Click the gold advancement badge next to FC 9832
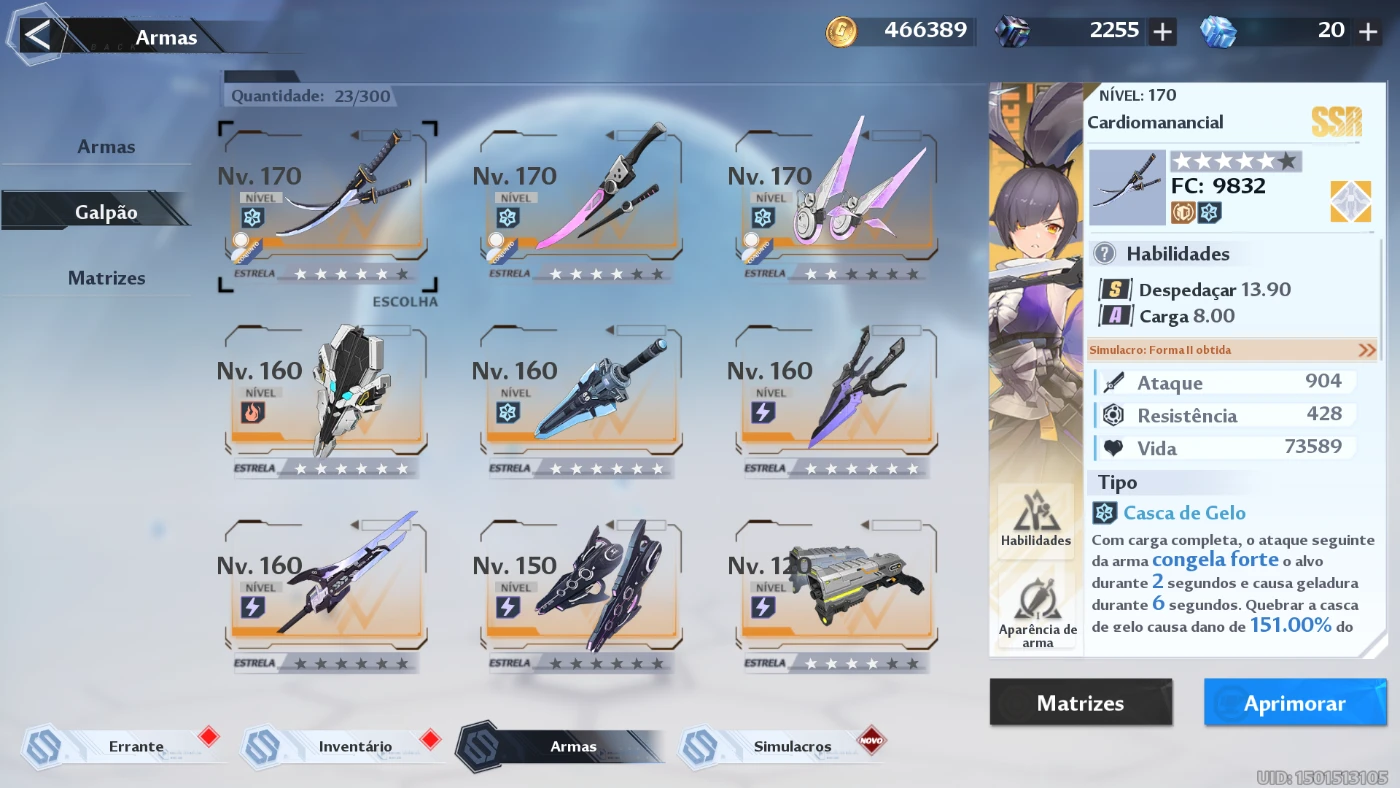Viewport: 1400px width, 788px height. pyautogui.click(x=1350, y=201)
